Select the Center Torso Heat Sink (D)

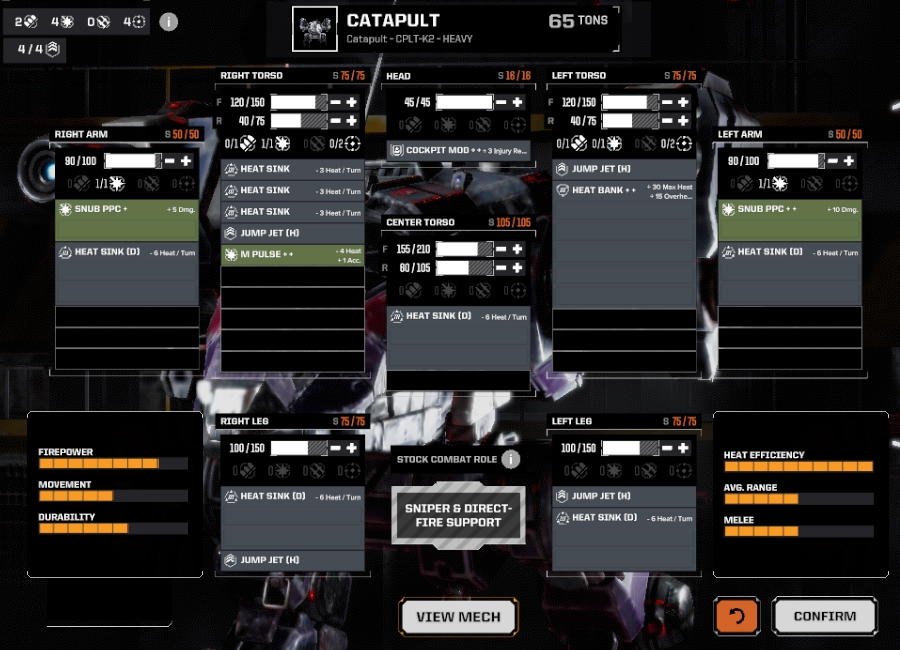point(458,316)
